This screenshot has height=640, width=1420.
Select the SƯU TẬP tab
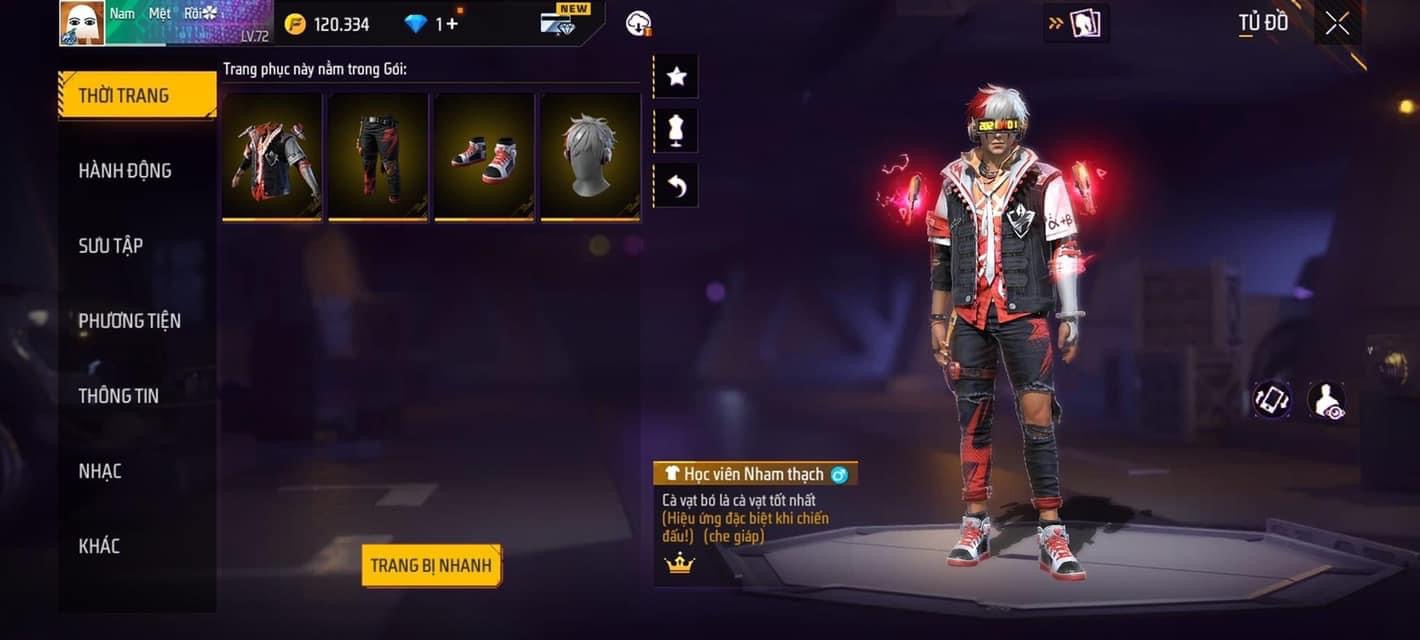(111, 246)
